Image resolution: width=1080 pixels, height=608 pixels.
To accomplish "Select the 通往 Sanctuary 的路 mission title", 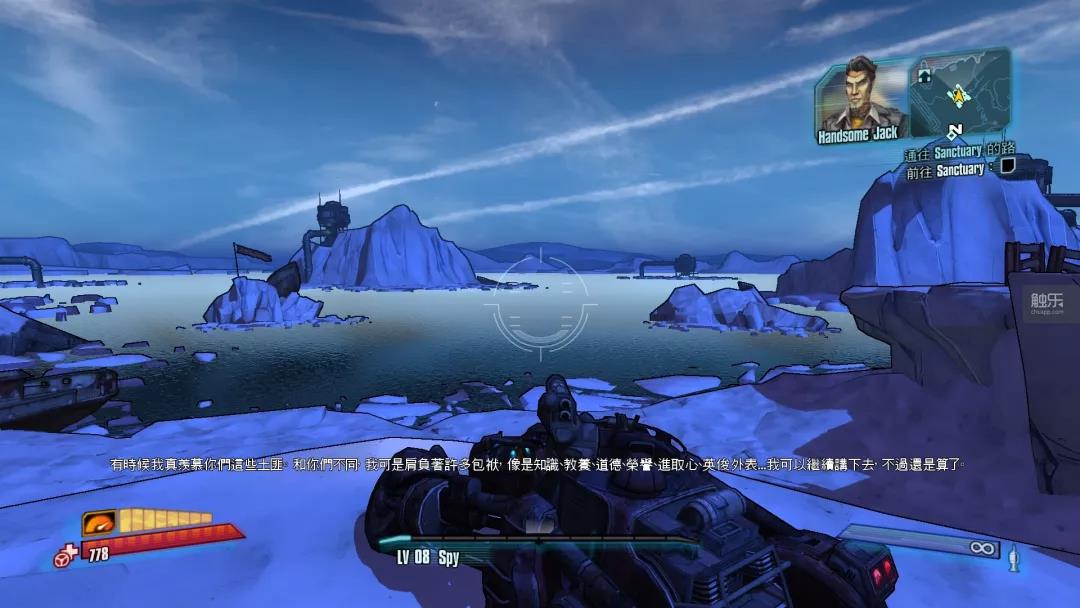I will pyautogui.click(x=959, y=151).
